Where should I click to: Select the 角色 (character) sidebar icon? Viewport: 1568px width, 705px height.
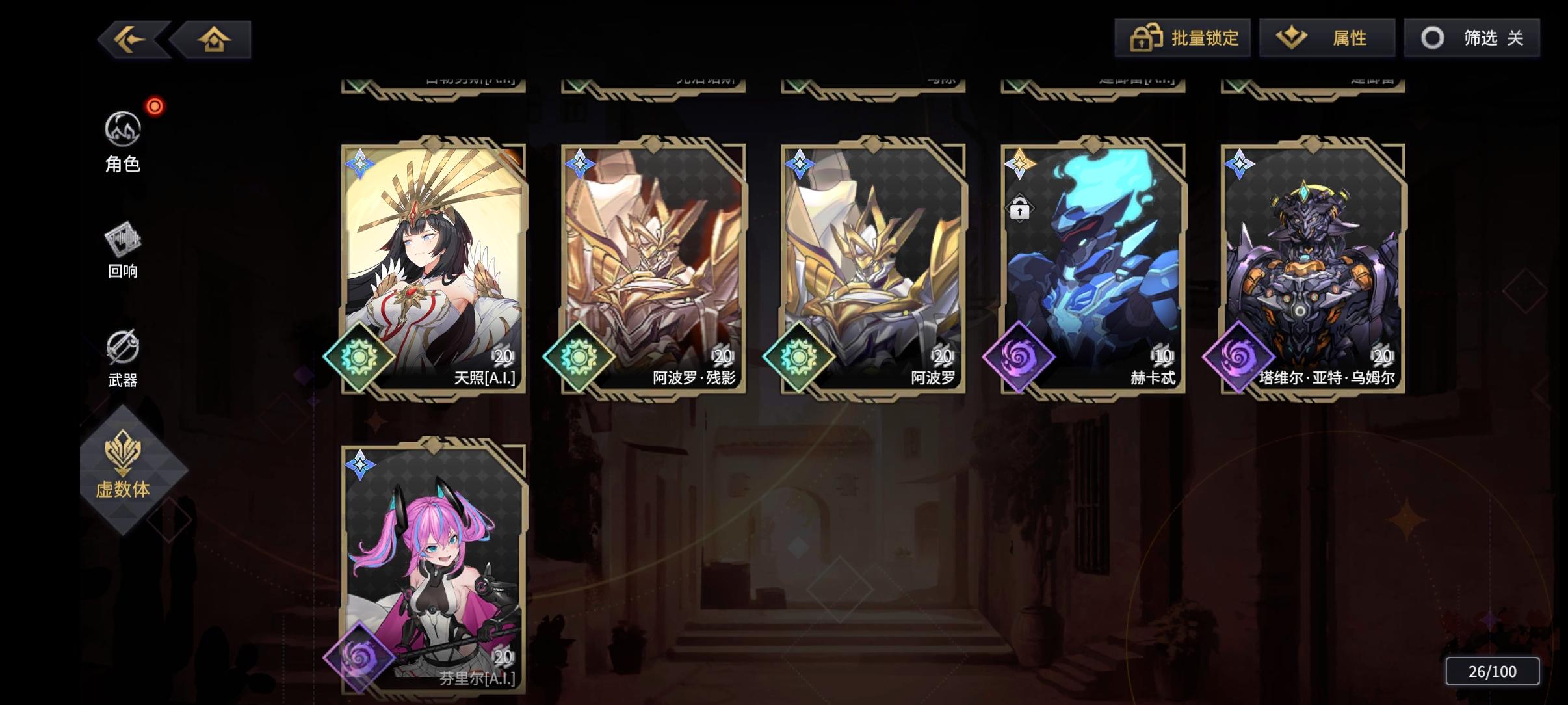pos(124,130)
